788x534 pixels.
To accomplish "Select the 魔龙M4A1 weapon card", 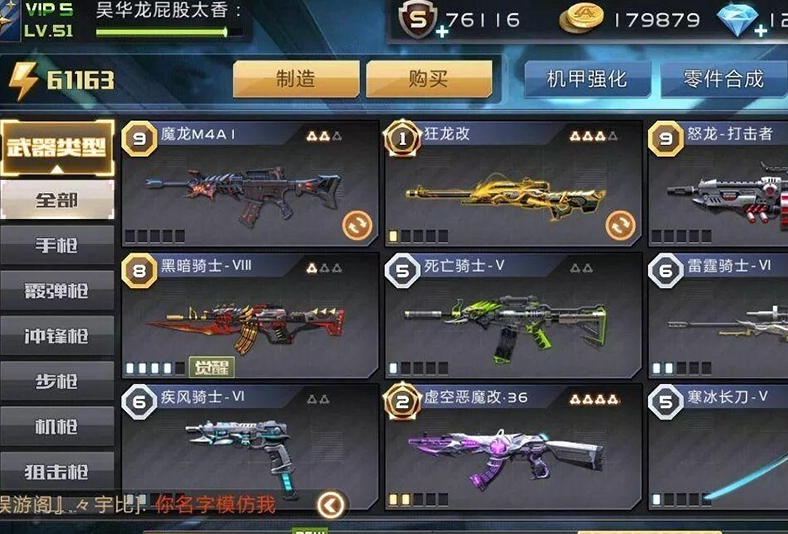I will pos(249,185).
